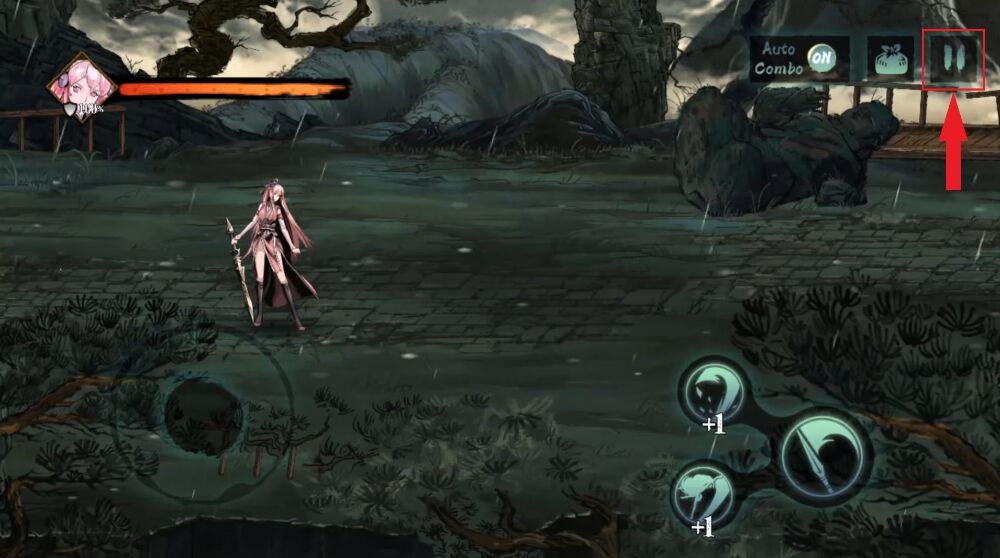Tap the spear main attack button
The width and height of the screenshot is (1000, 558).
pyautogui.click(x=825, y=456)
